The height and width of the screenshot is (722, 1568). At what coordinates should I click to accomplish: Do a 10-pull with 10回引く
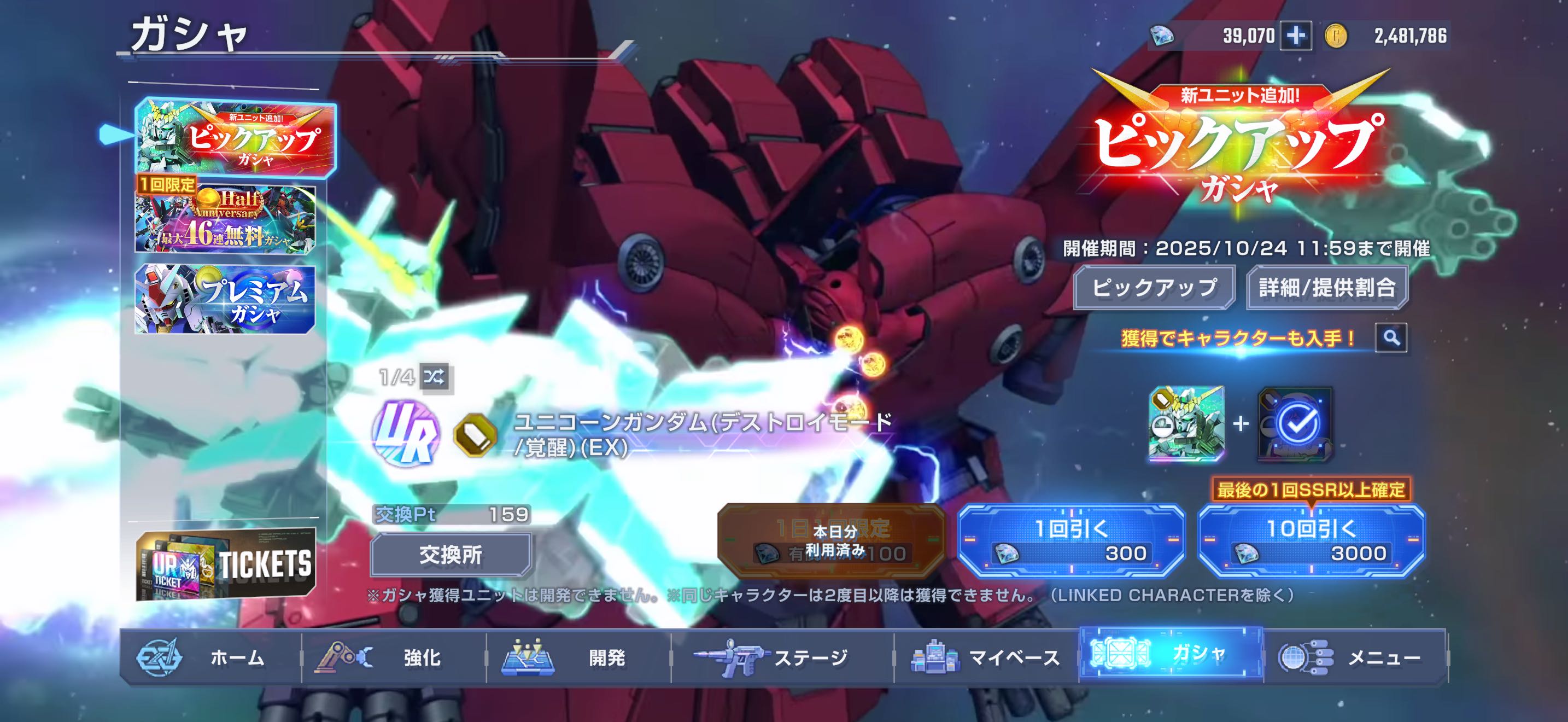[1311, 540]
